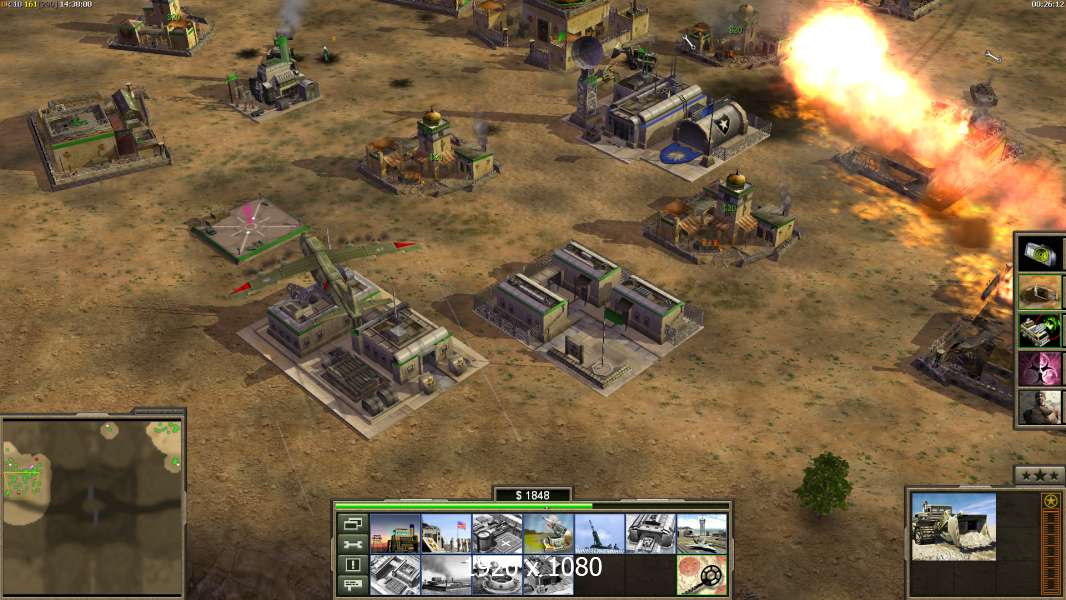The image size is (1066, 600).
Task: Activate the green-glow building power shortcut
Action: 1041,330
